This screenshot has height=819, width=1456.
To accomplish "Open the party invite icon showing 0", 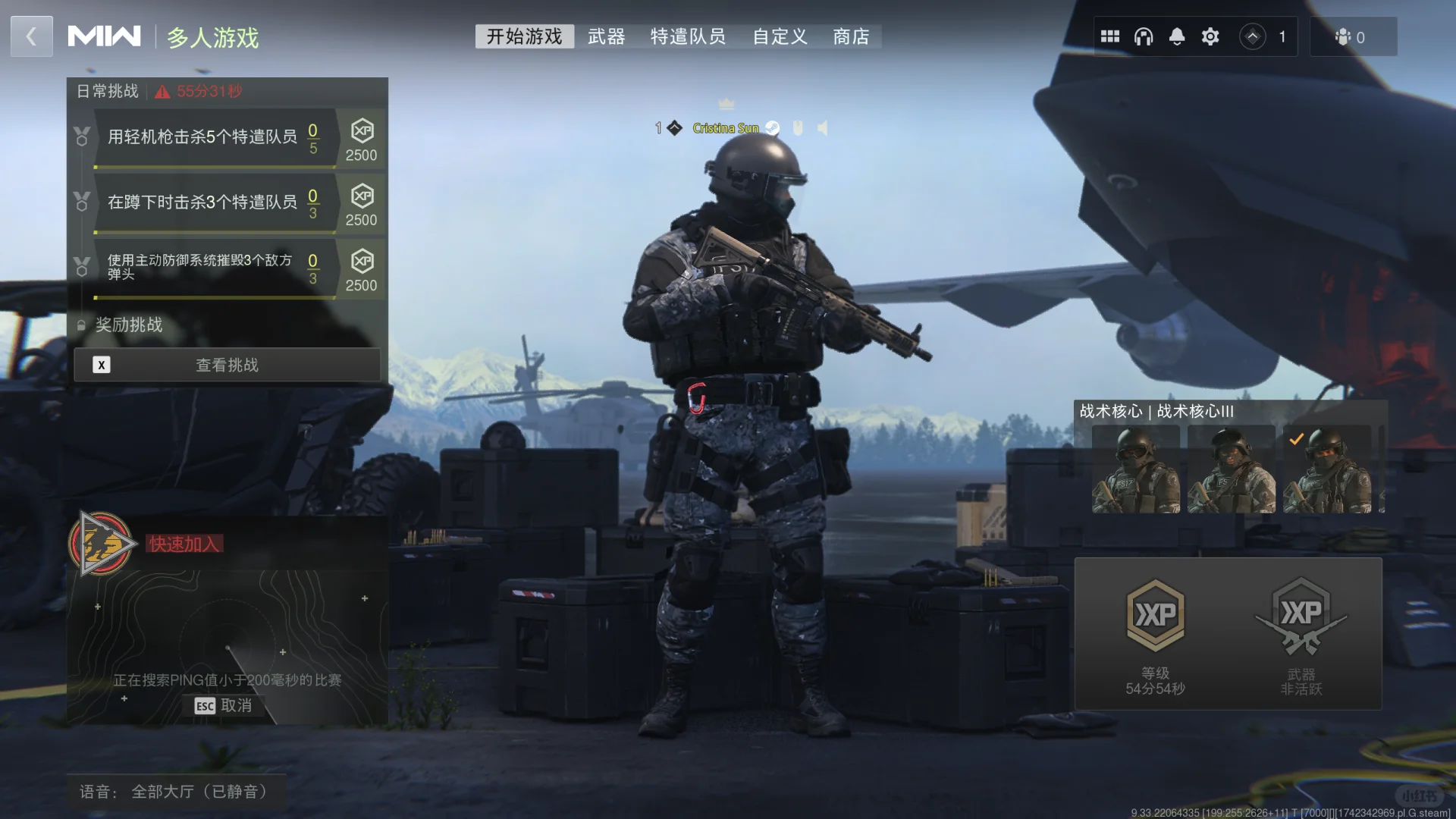I will point(1352,36).
